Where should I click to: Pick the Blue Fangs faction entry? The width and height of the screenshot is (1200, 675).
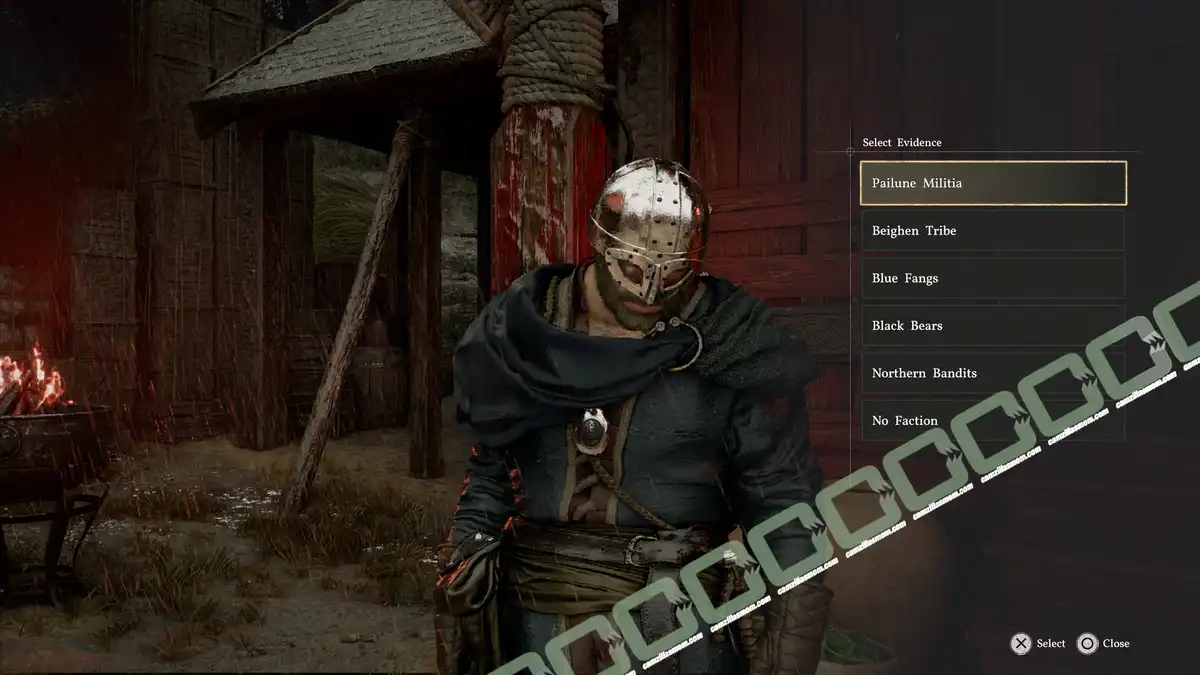coord(992,278)
